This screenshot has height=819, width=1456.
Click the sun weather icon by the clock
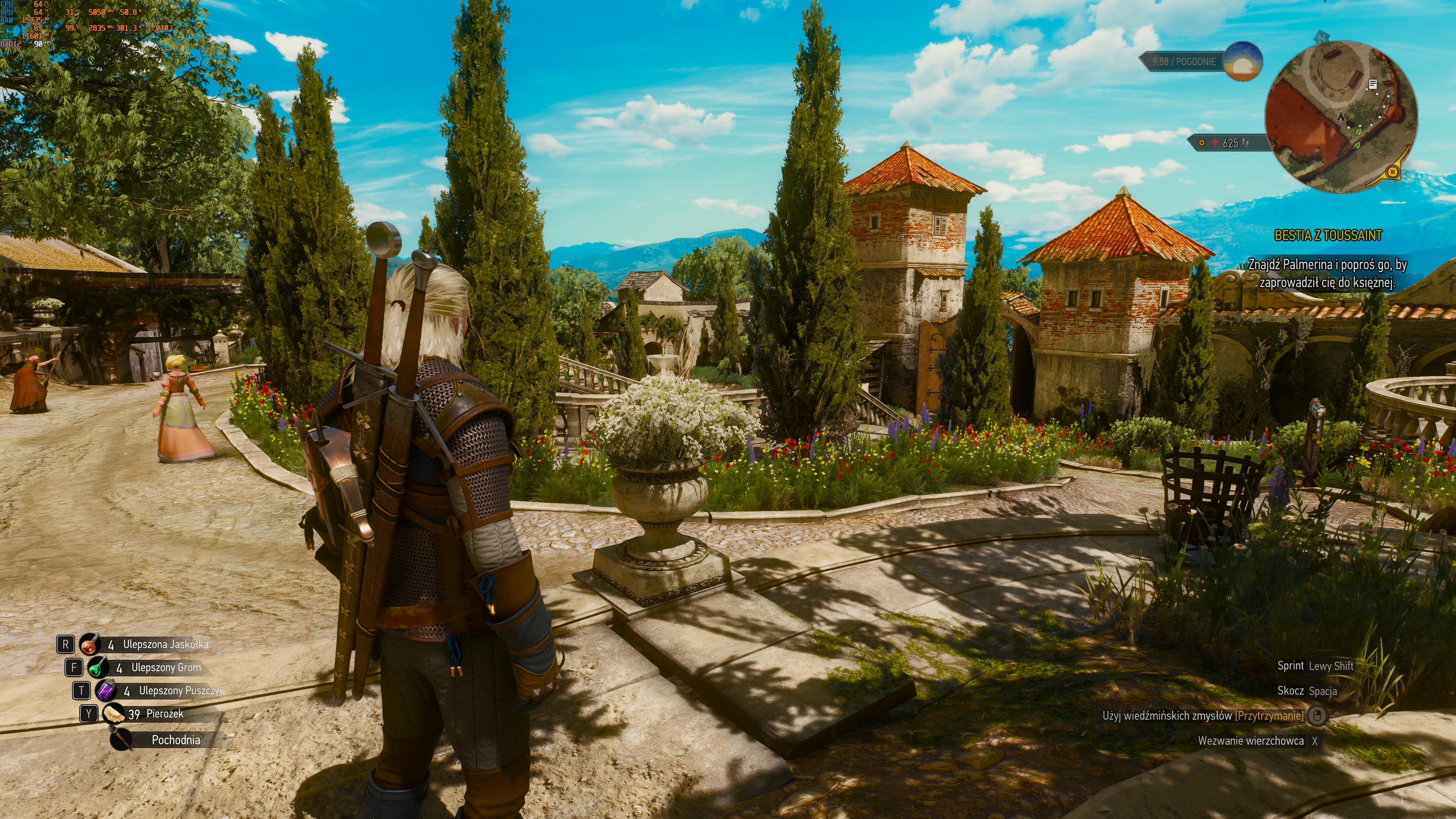coord(1243,61)
